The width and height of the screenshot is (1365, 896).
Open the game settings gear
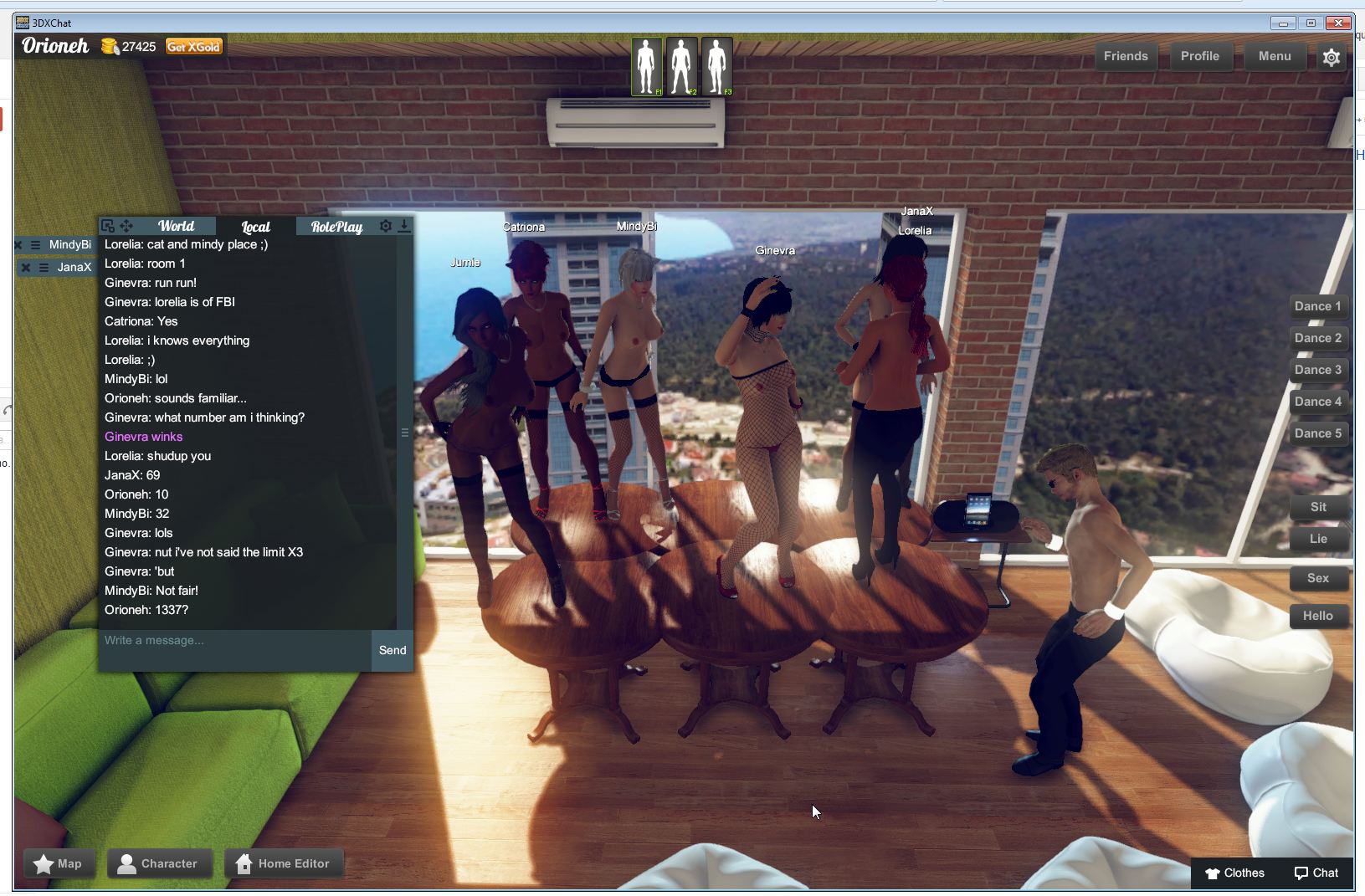pyautogui.click(x=1332, y=57)
